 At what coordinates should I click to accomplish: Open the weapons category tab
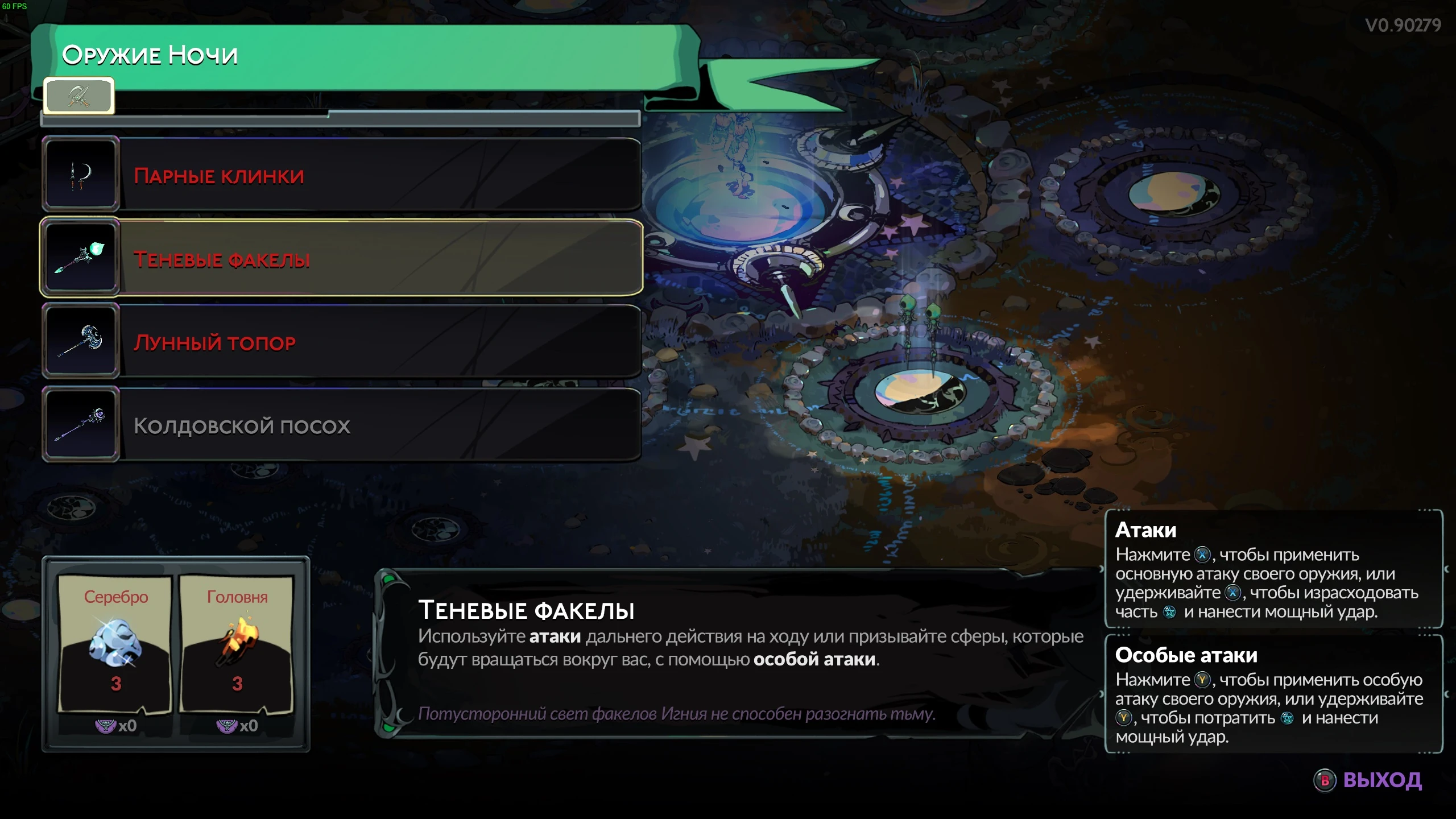click(78, 96)
